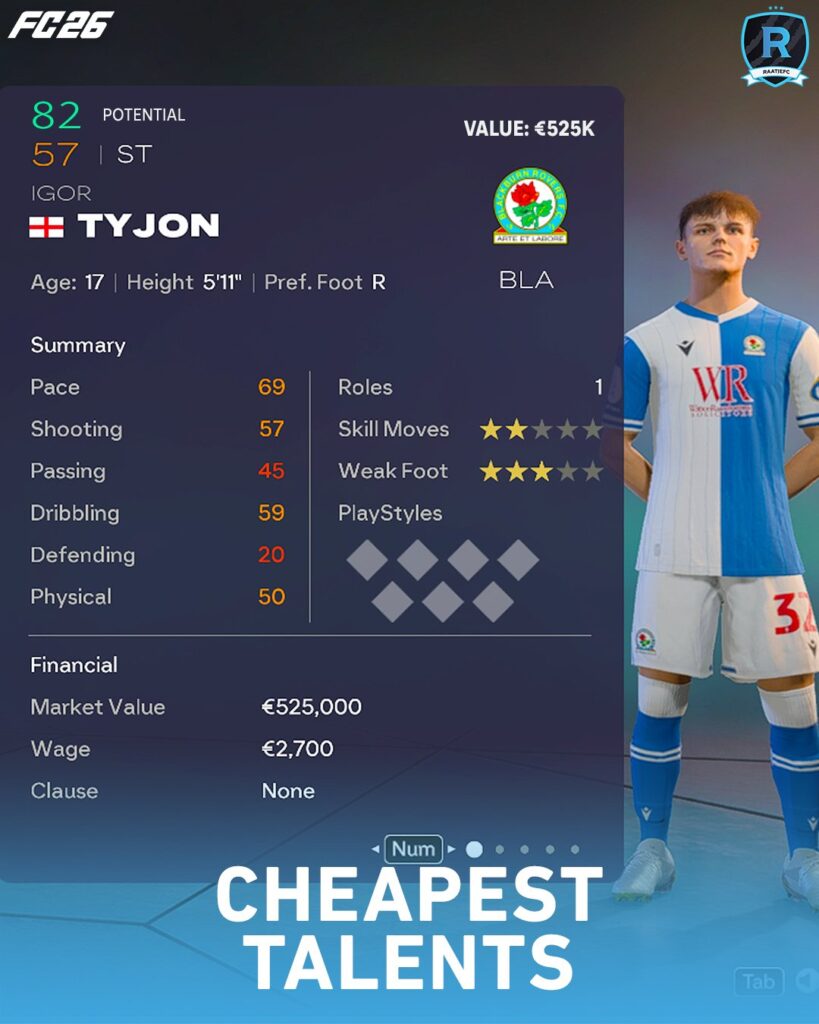Image resolution: width=819 pixels, height=1024 pixels.
Task: Click the FC26 logo
Action: coord(61,25)
